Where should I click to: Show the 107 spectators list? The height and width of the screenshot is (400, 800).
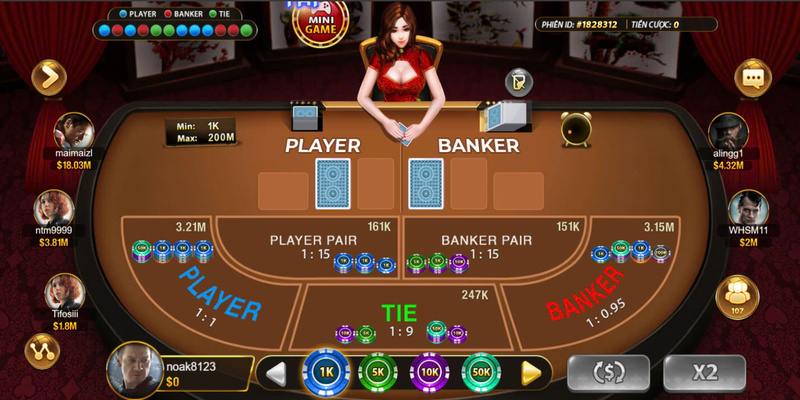737,297
